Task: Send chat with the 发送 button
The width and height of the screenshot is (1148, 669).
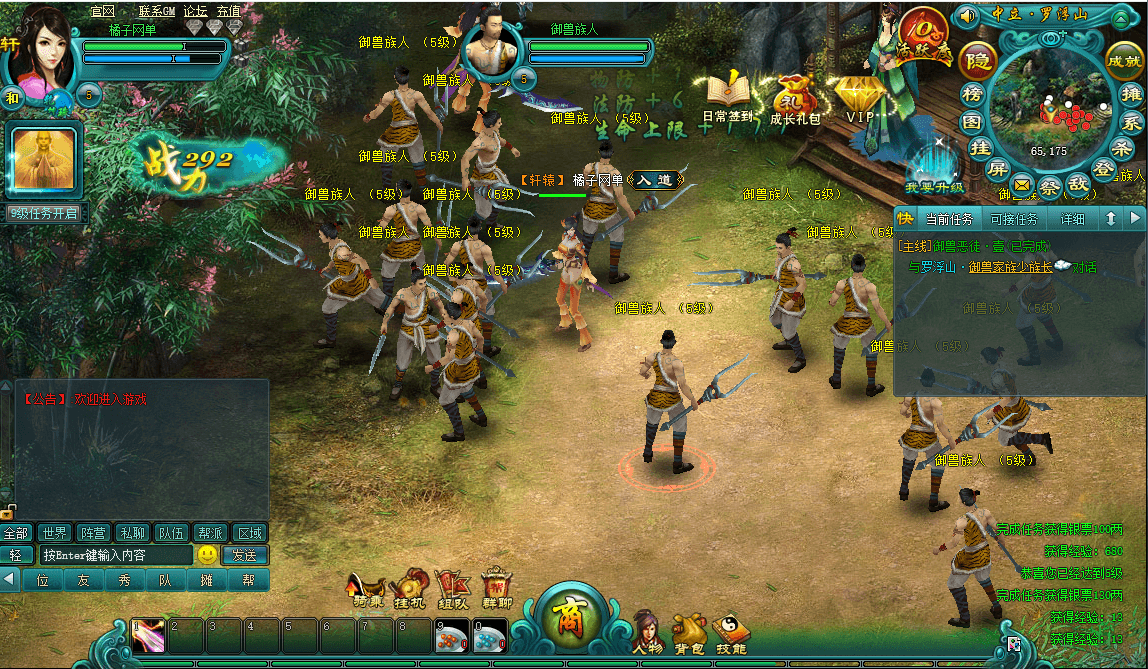Action: click(x=244, y=555)
